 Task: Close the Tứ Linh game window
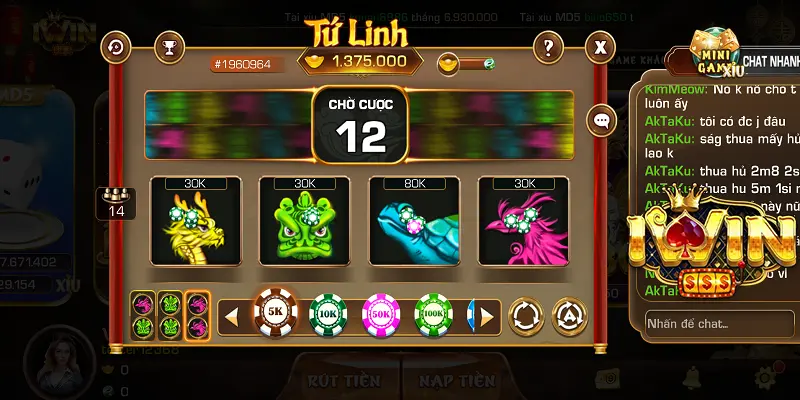pyautogui.click(x=600, y=46)
